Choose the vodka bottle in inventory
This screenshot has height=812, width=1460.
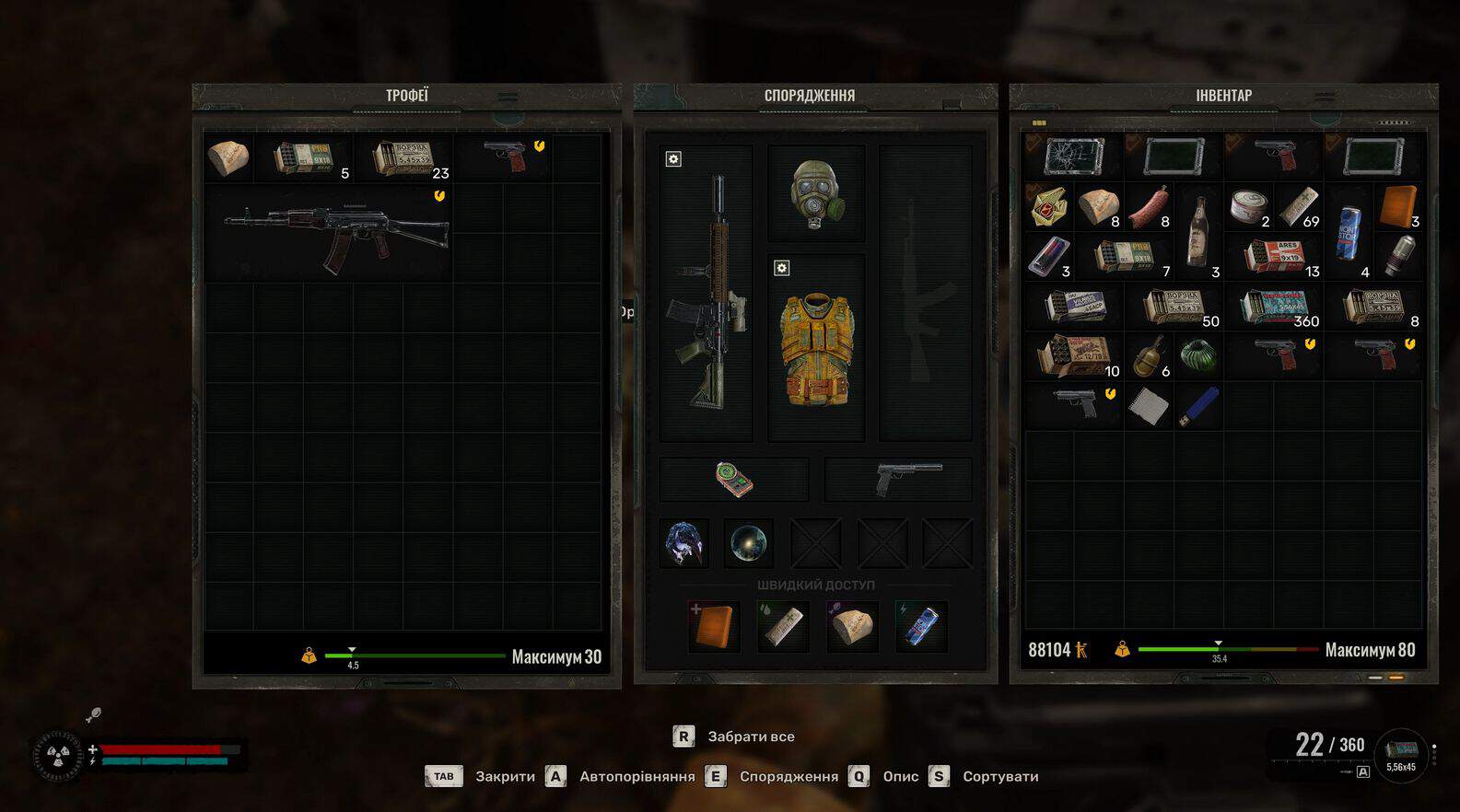[1198, 230]
